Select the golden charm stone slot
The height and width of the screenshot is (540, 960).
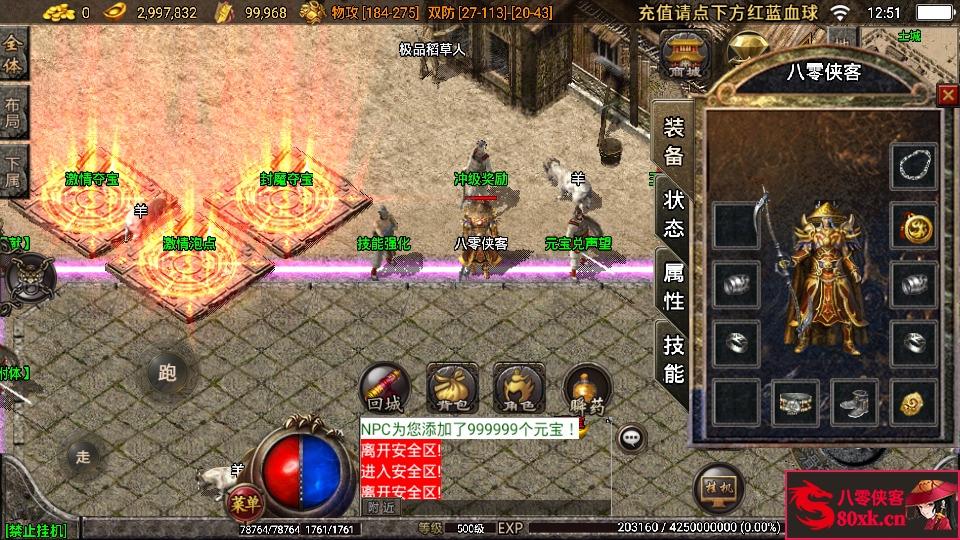click(913, 402)
